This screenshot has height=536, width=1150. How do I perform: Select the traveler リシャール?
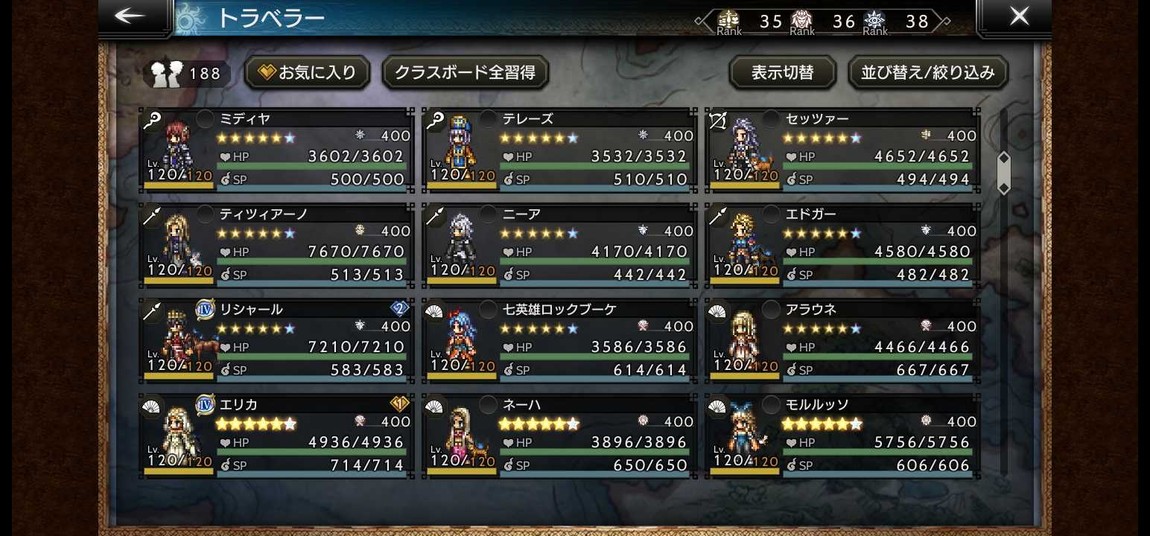click(276, 339)
